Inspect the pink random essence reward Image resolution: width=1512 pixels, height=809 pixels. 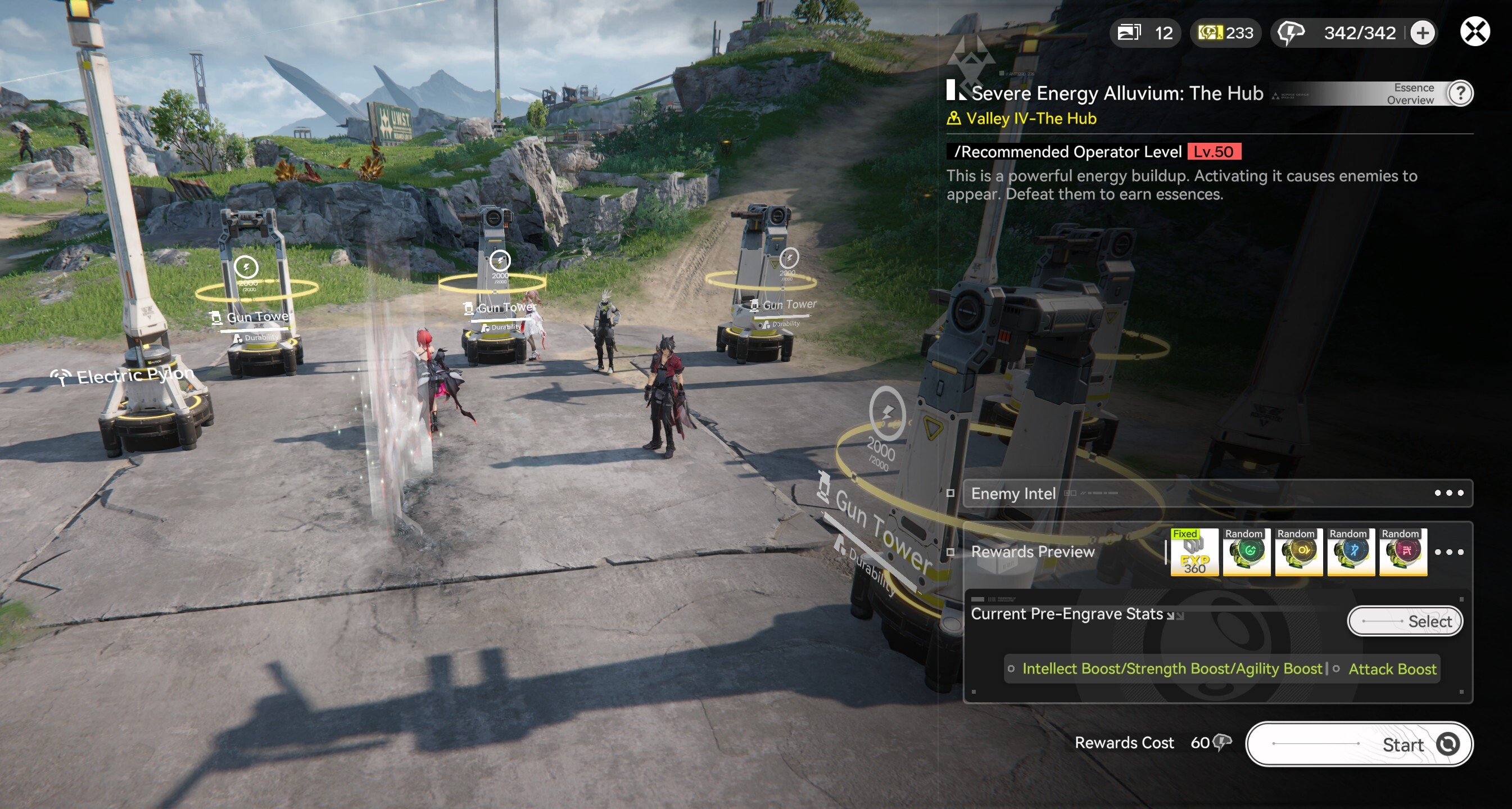point(1403,552)
